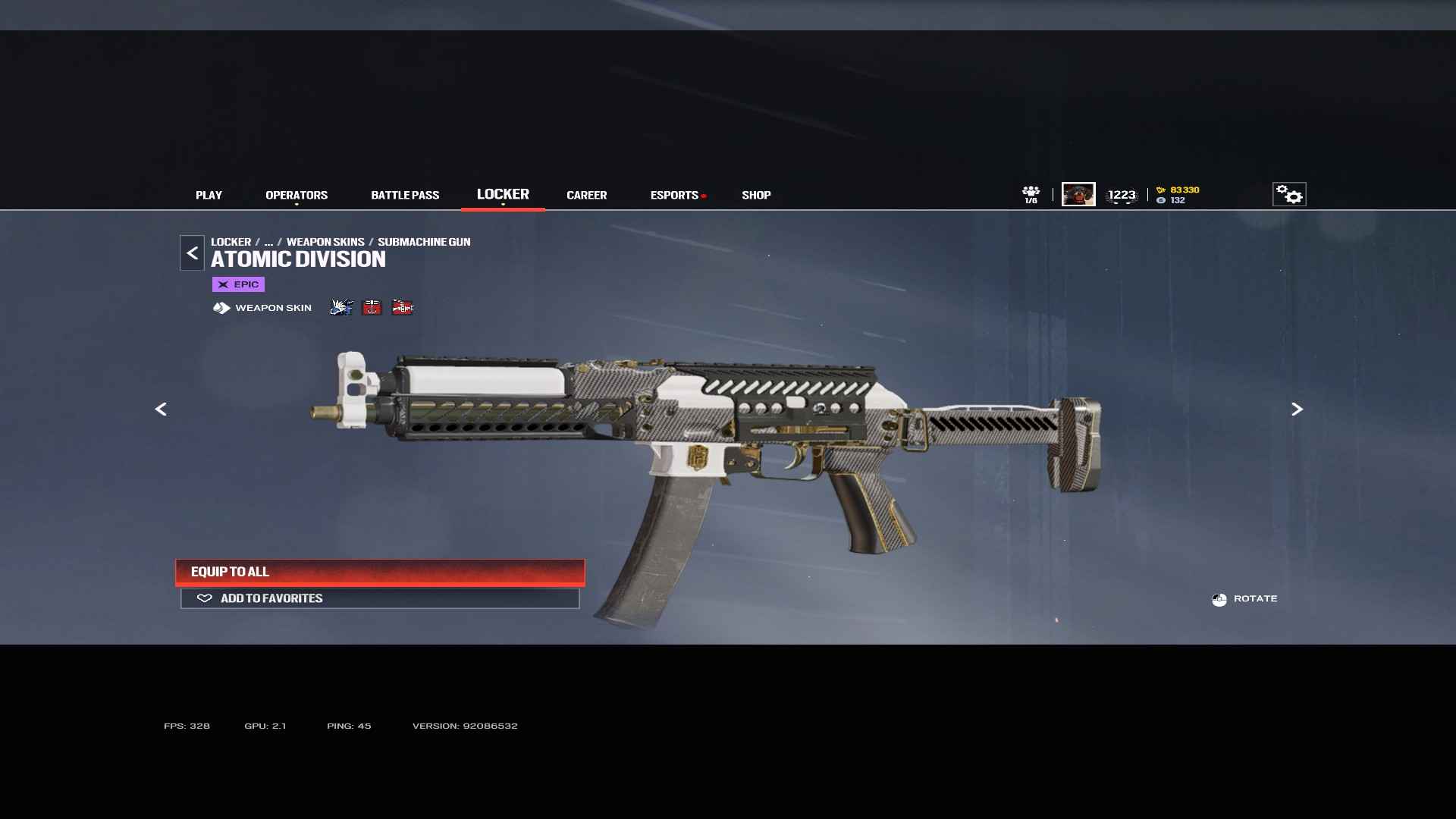This screenshot has width=1456, height=819.
Task: Switch to the Operators tab
Action: 297,195
